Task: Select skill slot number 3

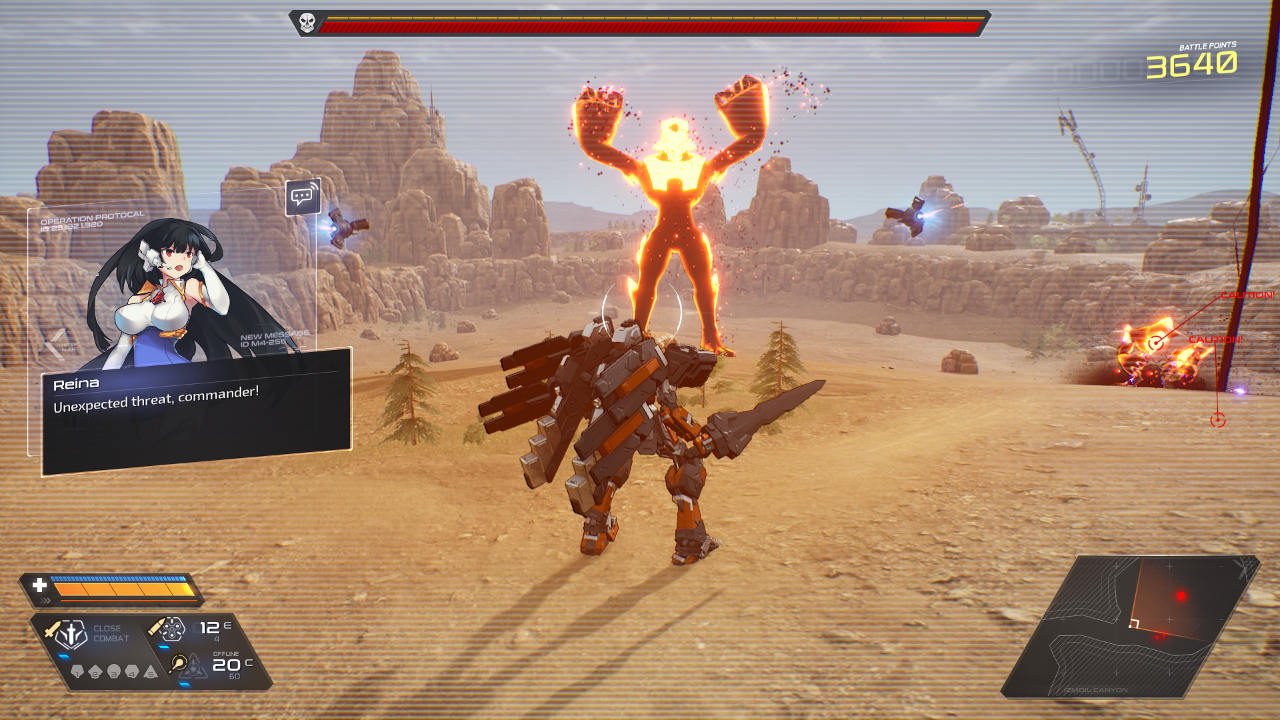Action: [113, 671]
